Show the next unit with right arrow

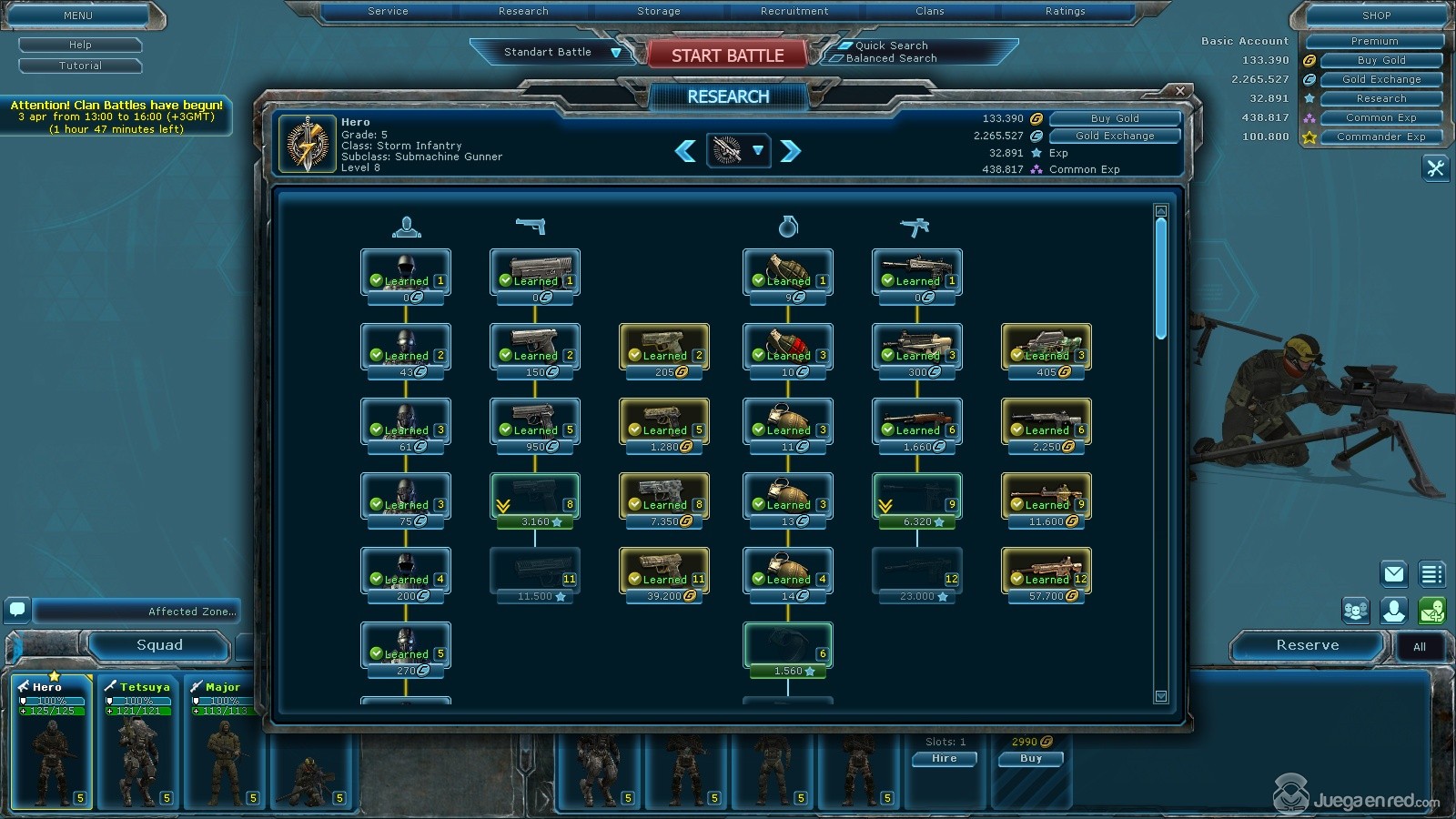point(791,151)
